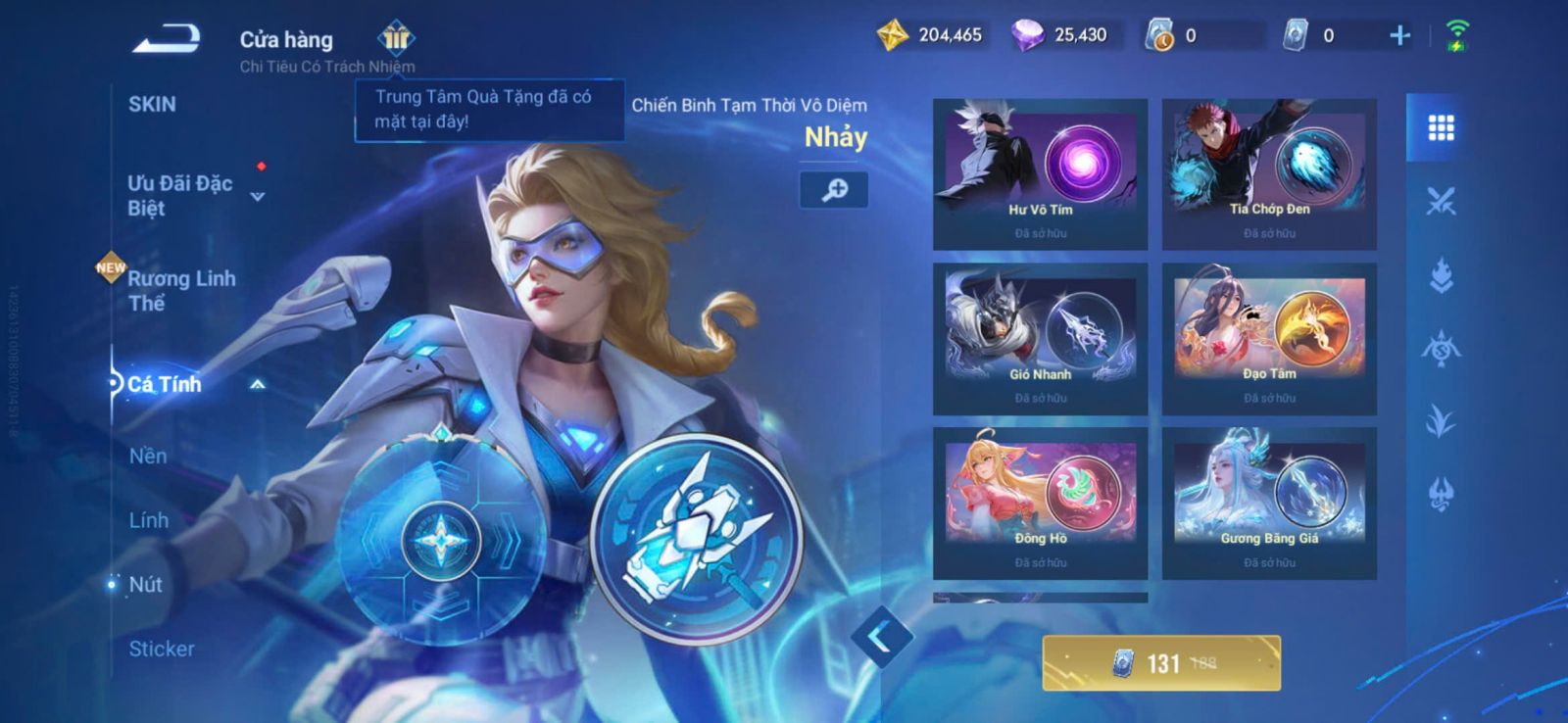1568x723 pixels.
Task: Choose the Tia Chớp Đen effect card
Action: tap(1269, 173)
